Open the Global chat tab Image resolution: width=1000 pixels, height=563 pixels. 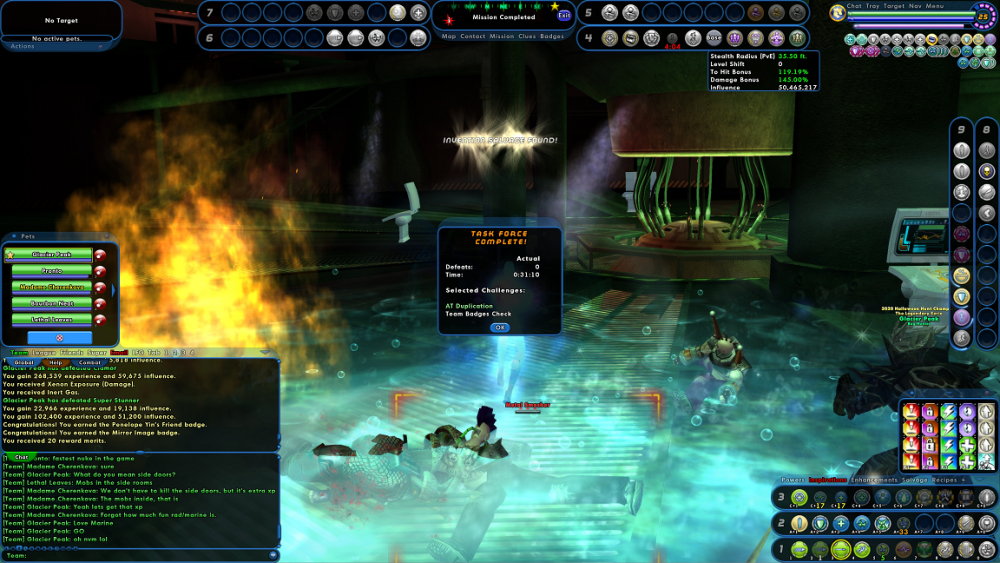pos(24,362)
